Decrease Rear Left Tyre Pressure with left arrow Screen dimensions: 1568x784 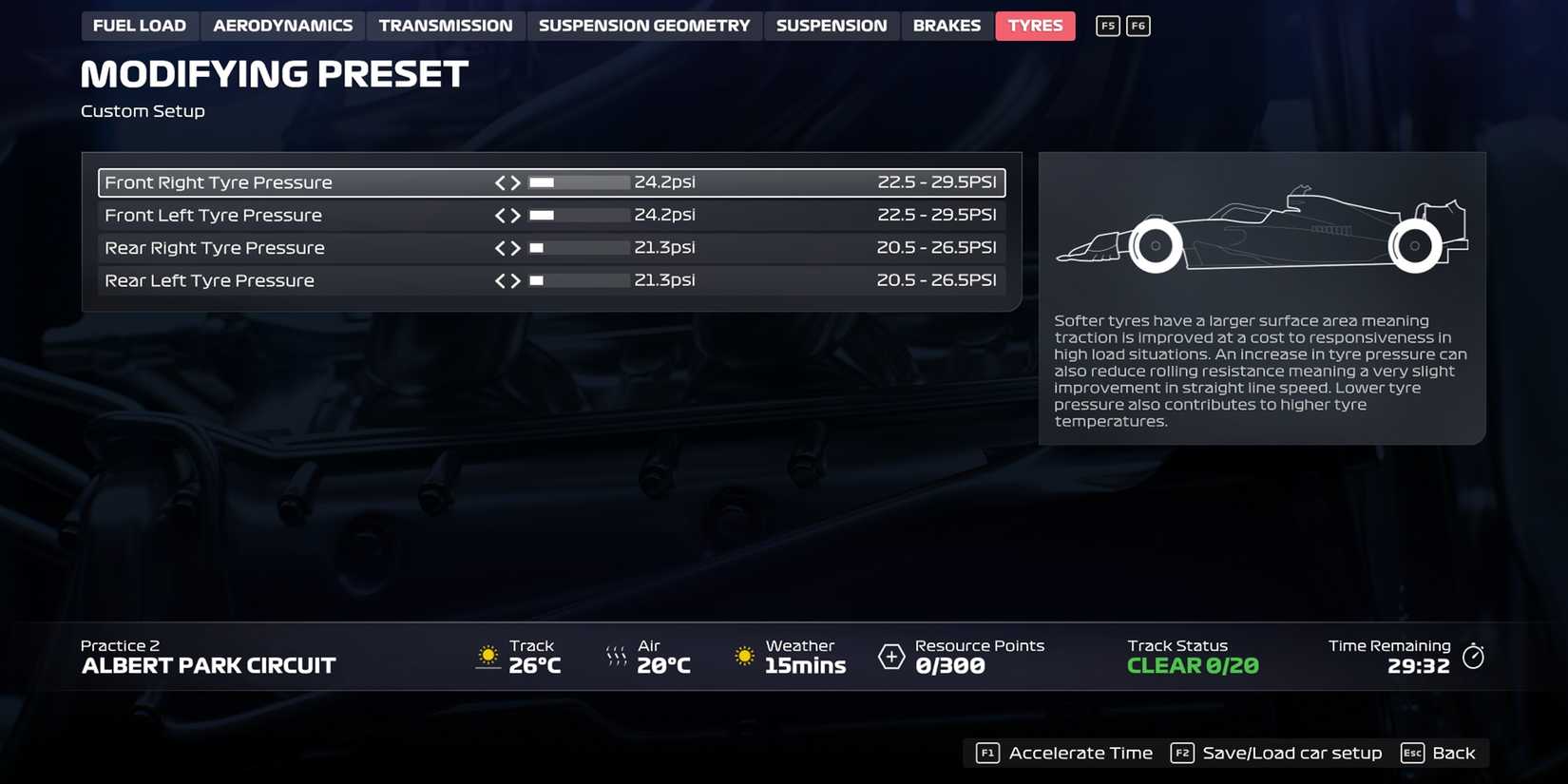click(x=499, y=280)
